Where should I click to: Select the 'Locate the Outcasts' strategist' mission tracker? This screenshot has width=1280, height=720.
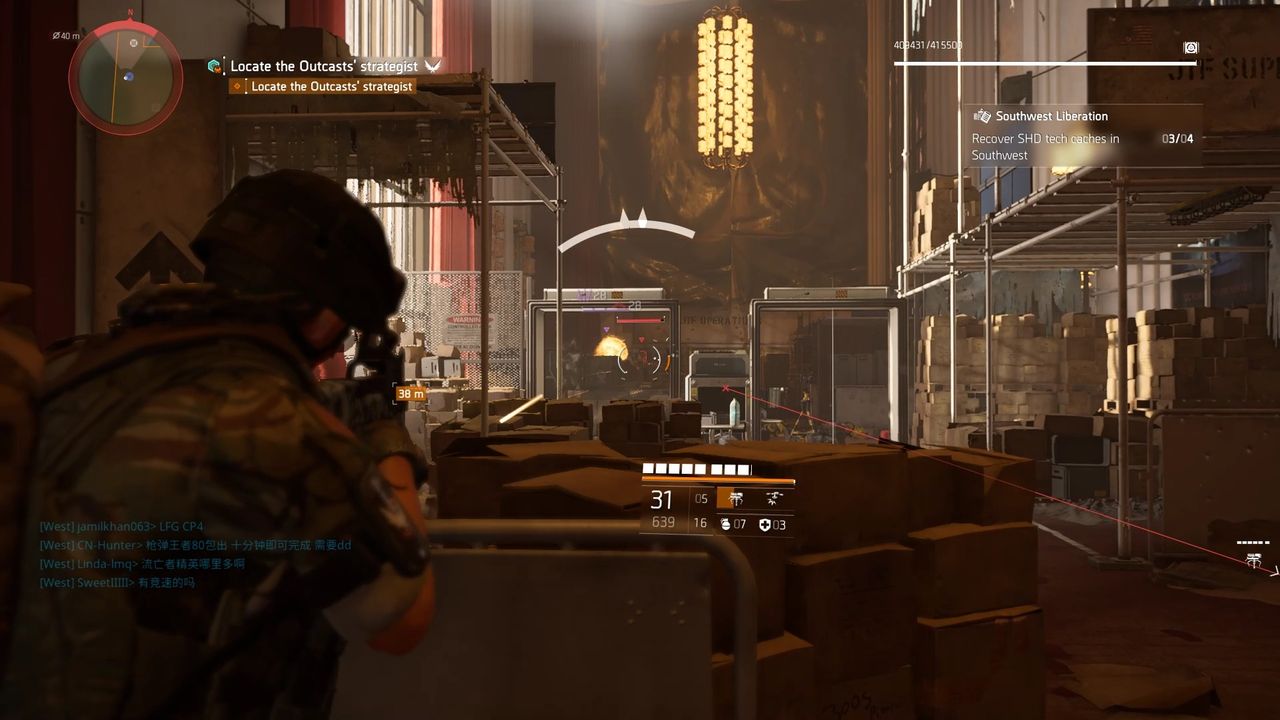coord(323,66)
